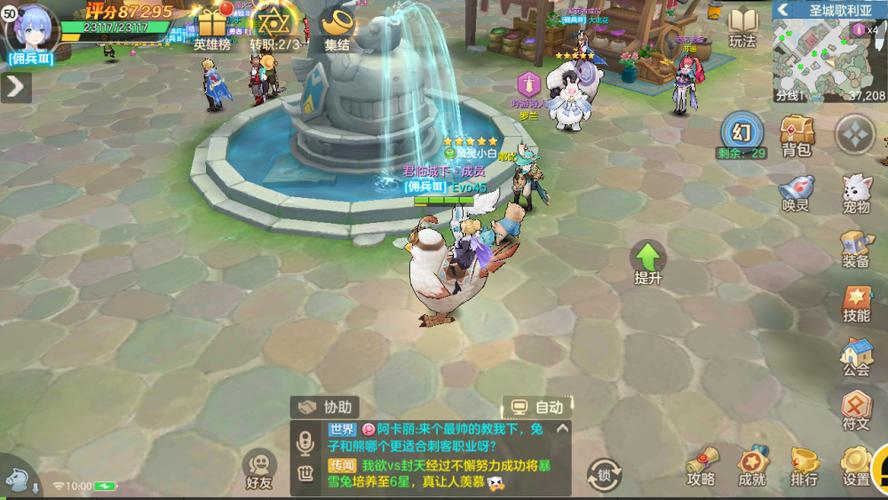Toggle the 自动 auto mode button
888x500 pixels.
coord(537,407)
